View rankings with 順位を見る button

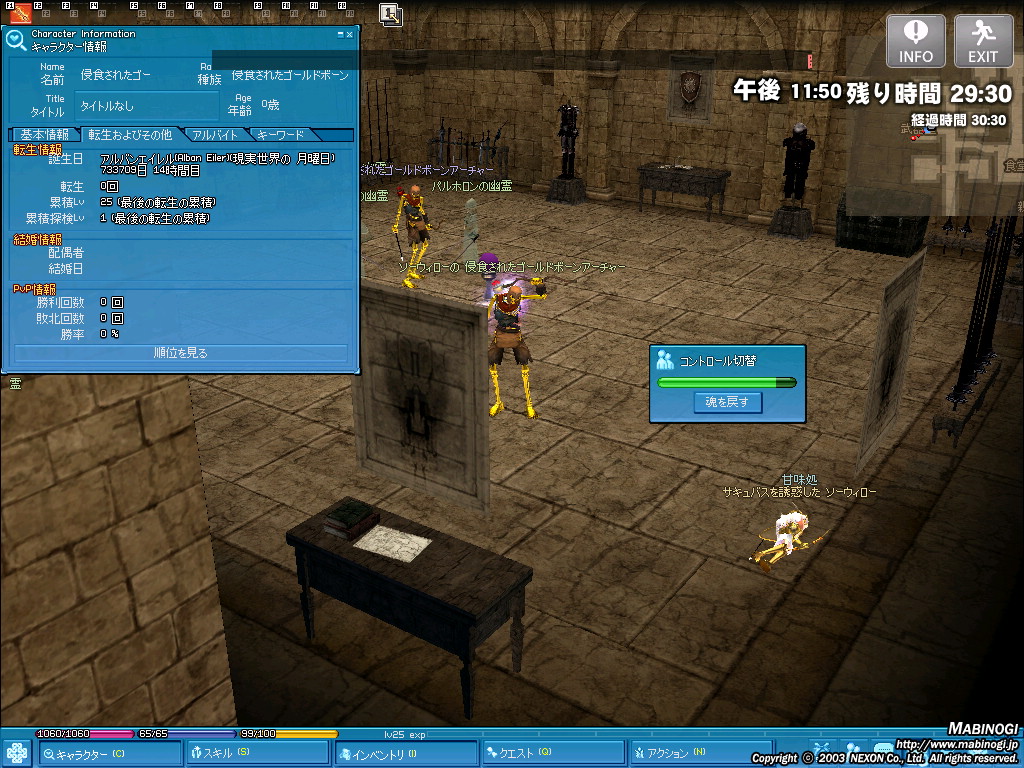click(181, 353)
